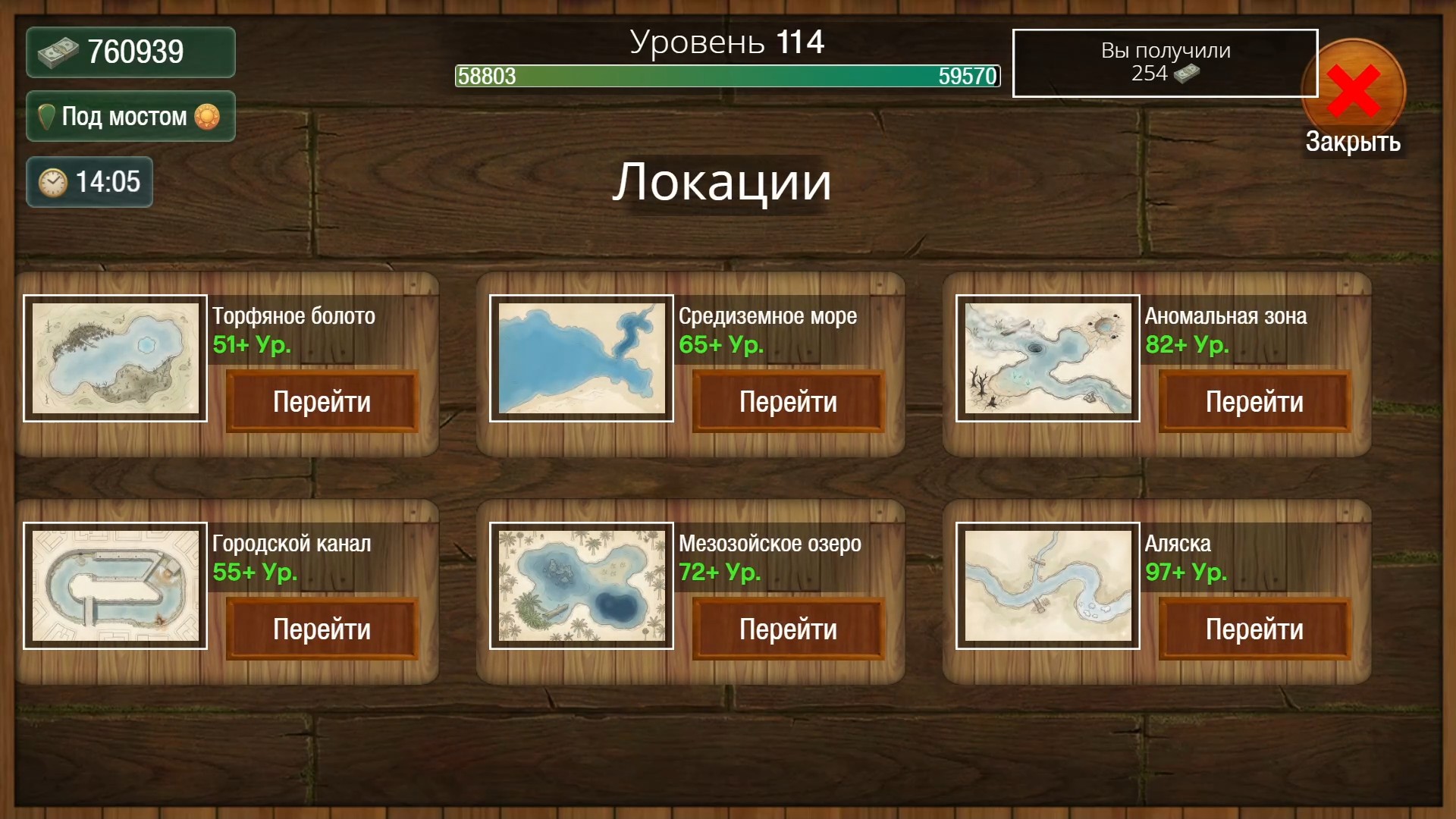1456x819 pixels.
Task: Open the Аляска location via Перейти
Action: click(x=1254, y=628)
